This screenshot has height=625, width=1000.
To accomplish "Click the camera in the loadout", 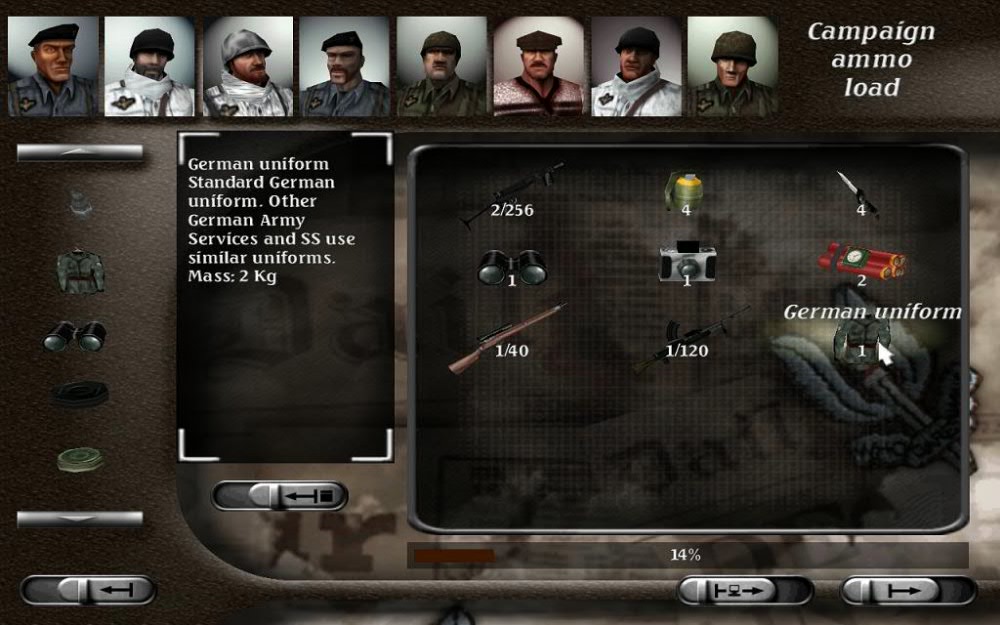I will (685, 264).
